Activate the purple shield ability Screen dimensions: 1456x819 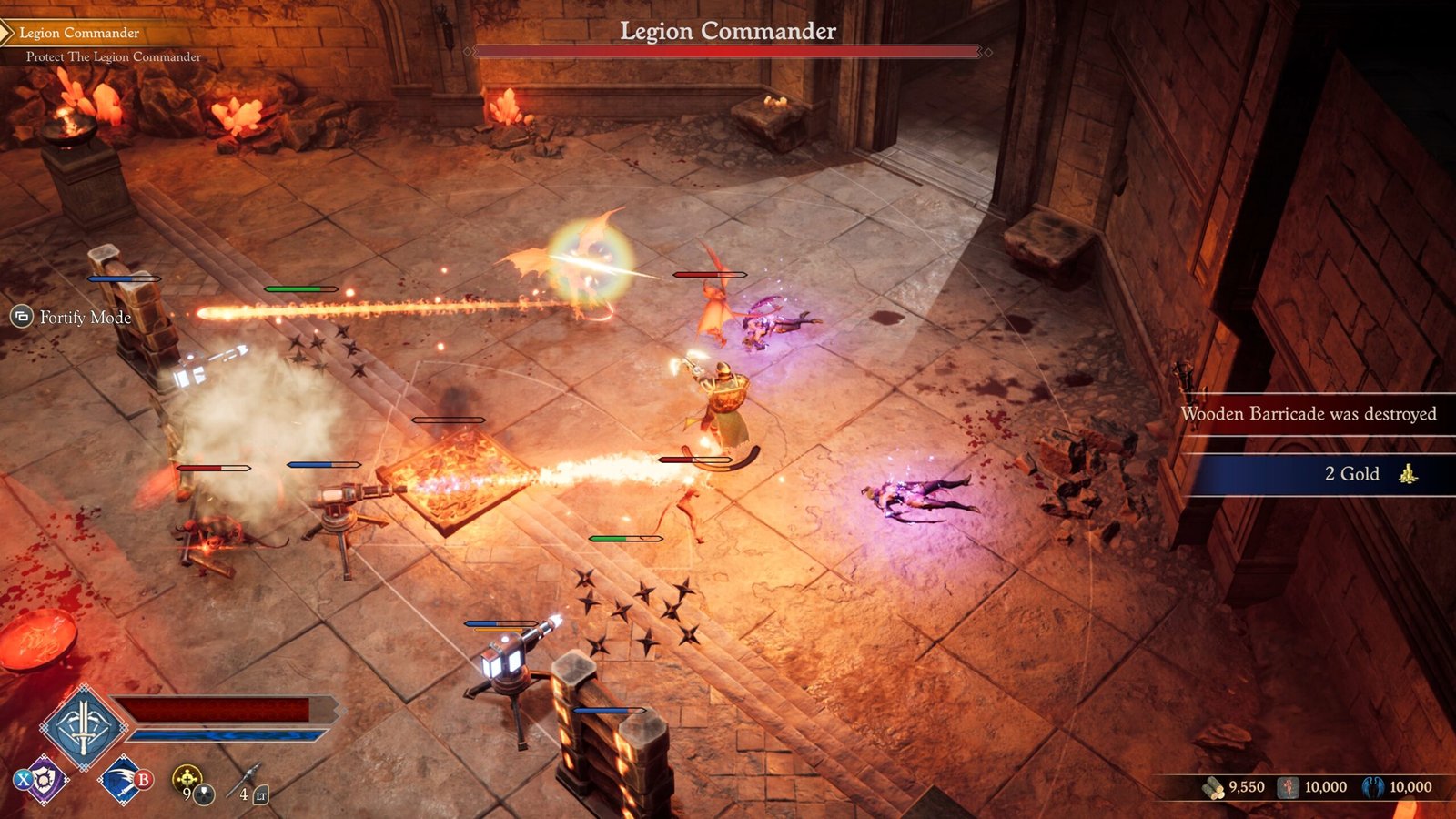tap(43, 779)
